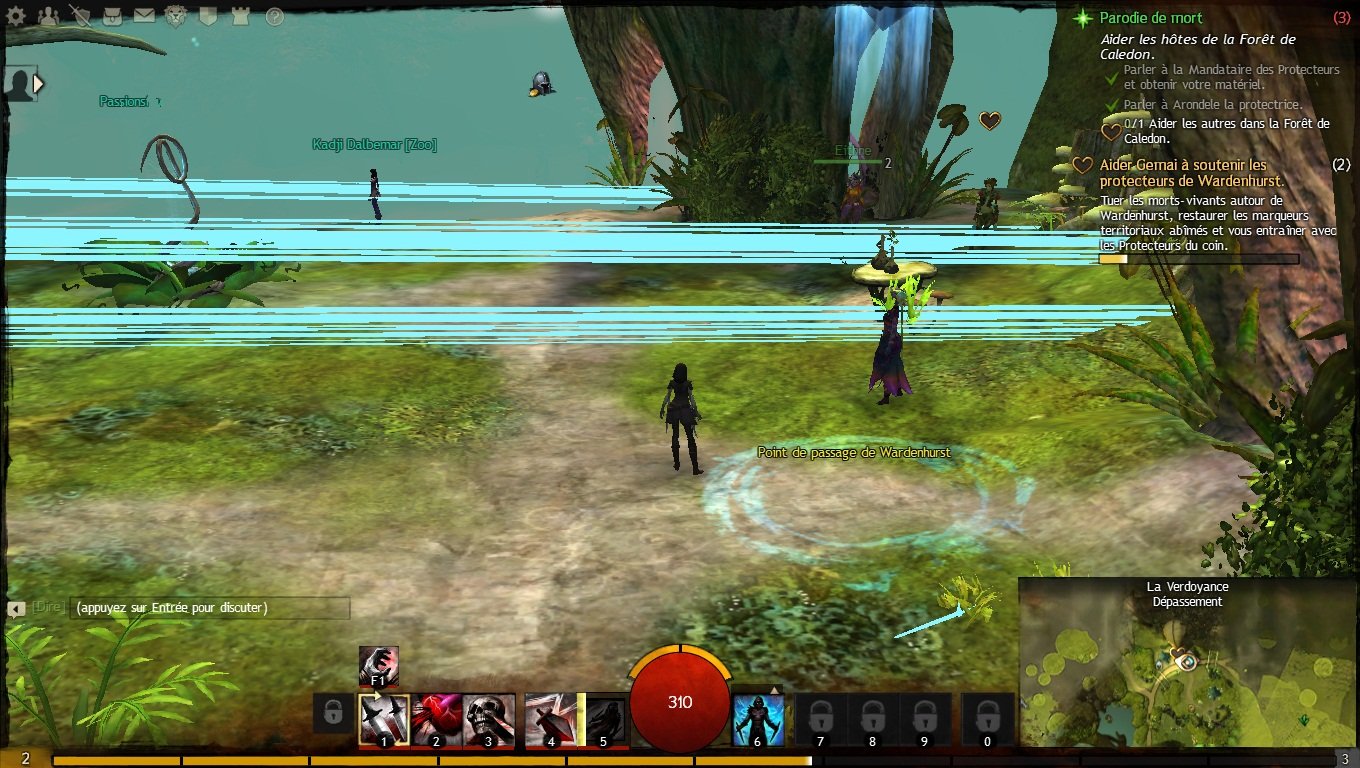Open the inventory bag icon
The height and width of the screenshot is (768, 1360).
point(113,16)
